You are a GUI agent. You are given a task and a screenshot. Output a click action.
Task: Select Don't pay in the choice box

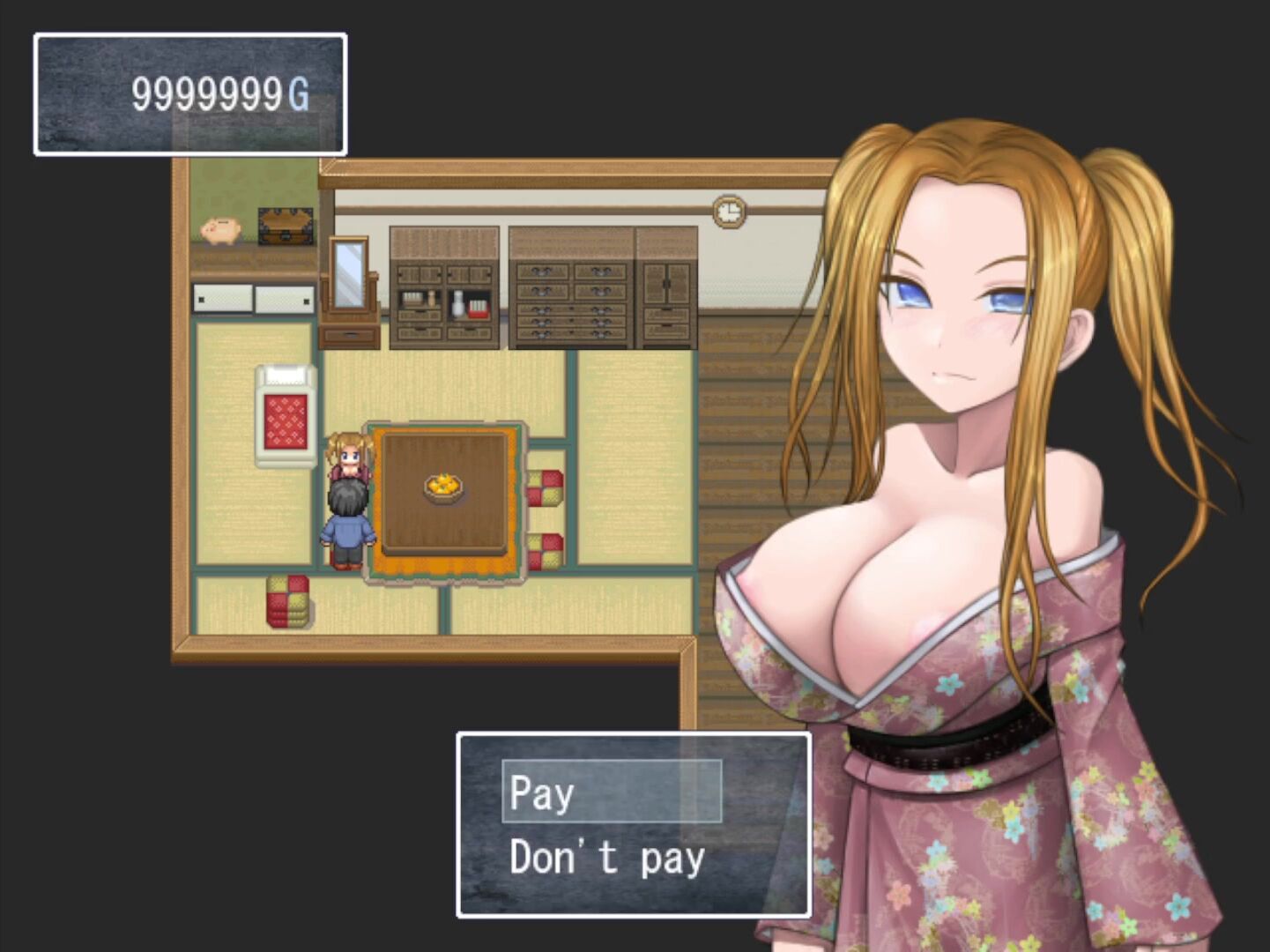coord(607,858)
